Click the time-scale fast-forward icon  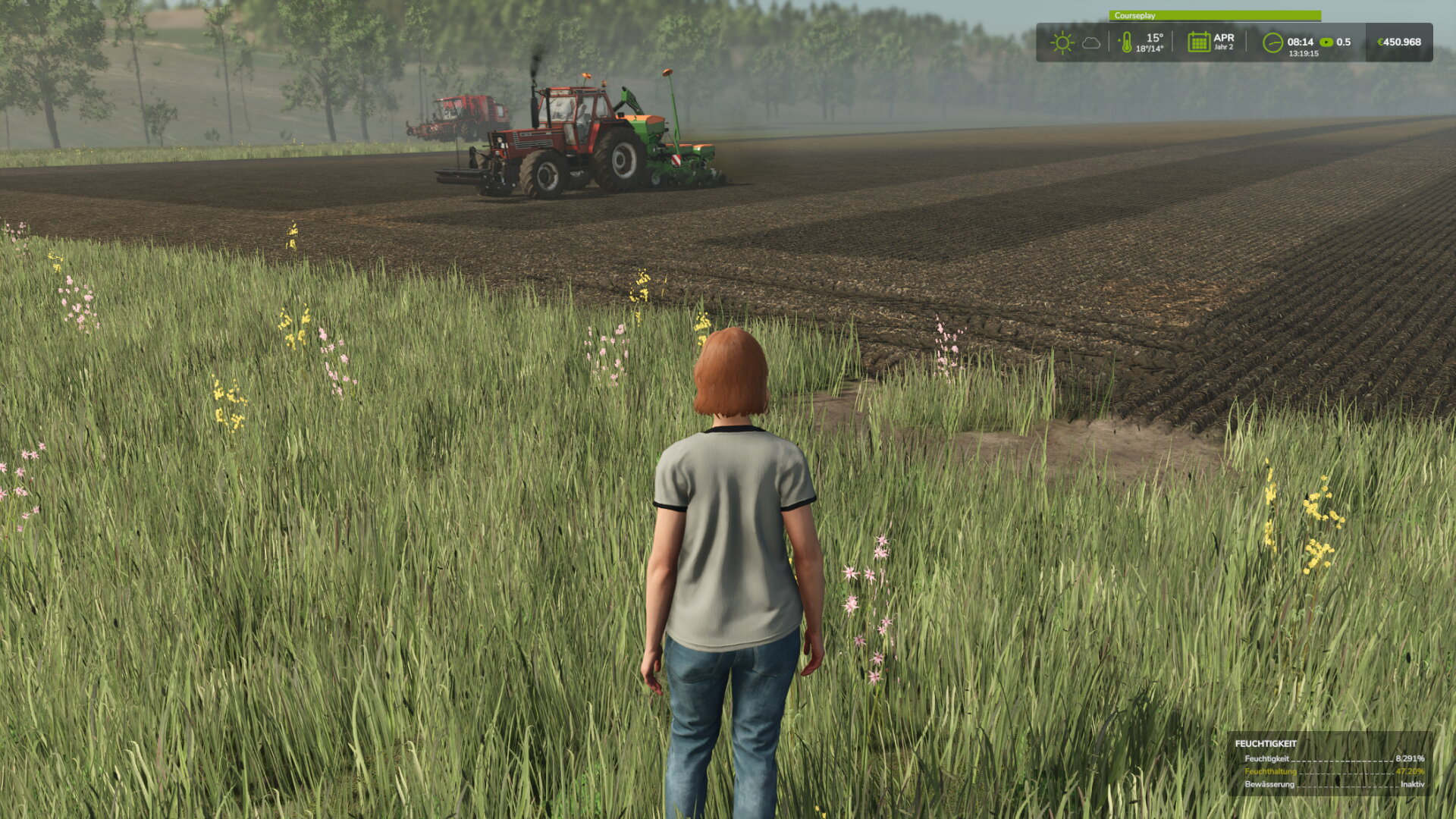[x=1326, y=42]
